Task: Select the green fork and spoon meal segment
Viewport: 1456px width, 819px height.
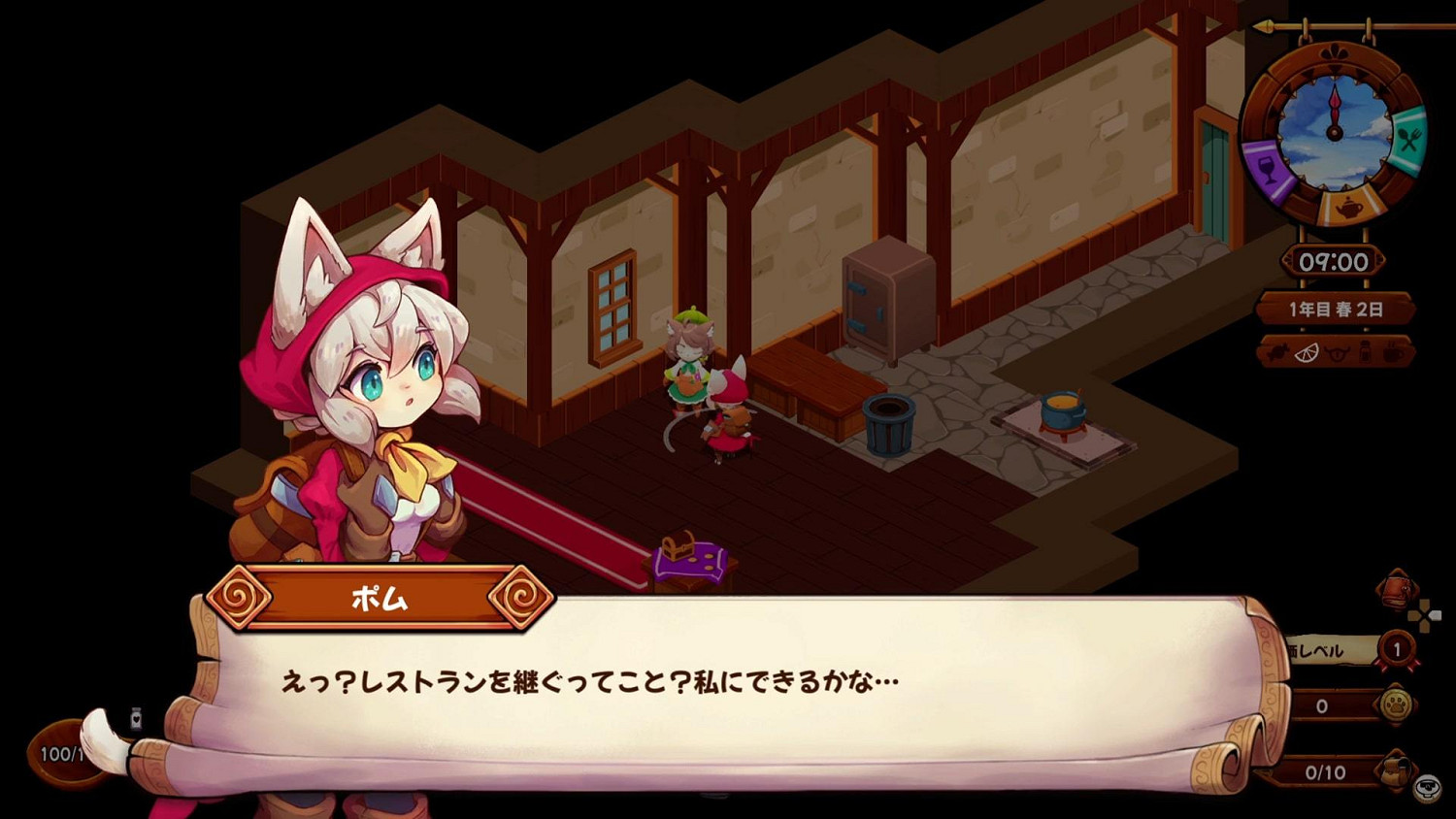Action: 1409,138
